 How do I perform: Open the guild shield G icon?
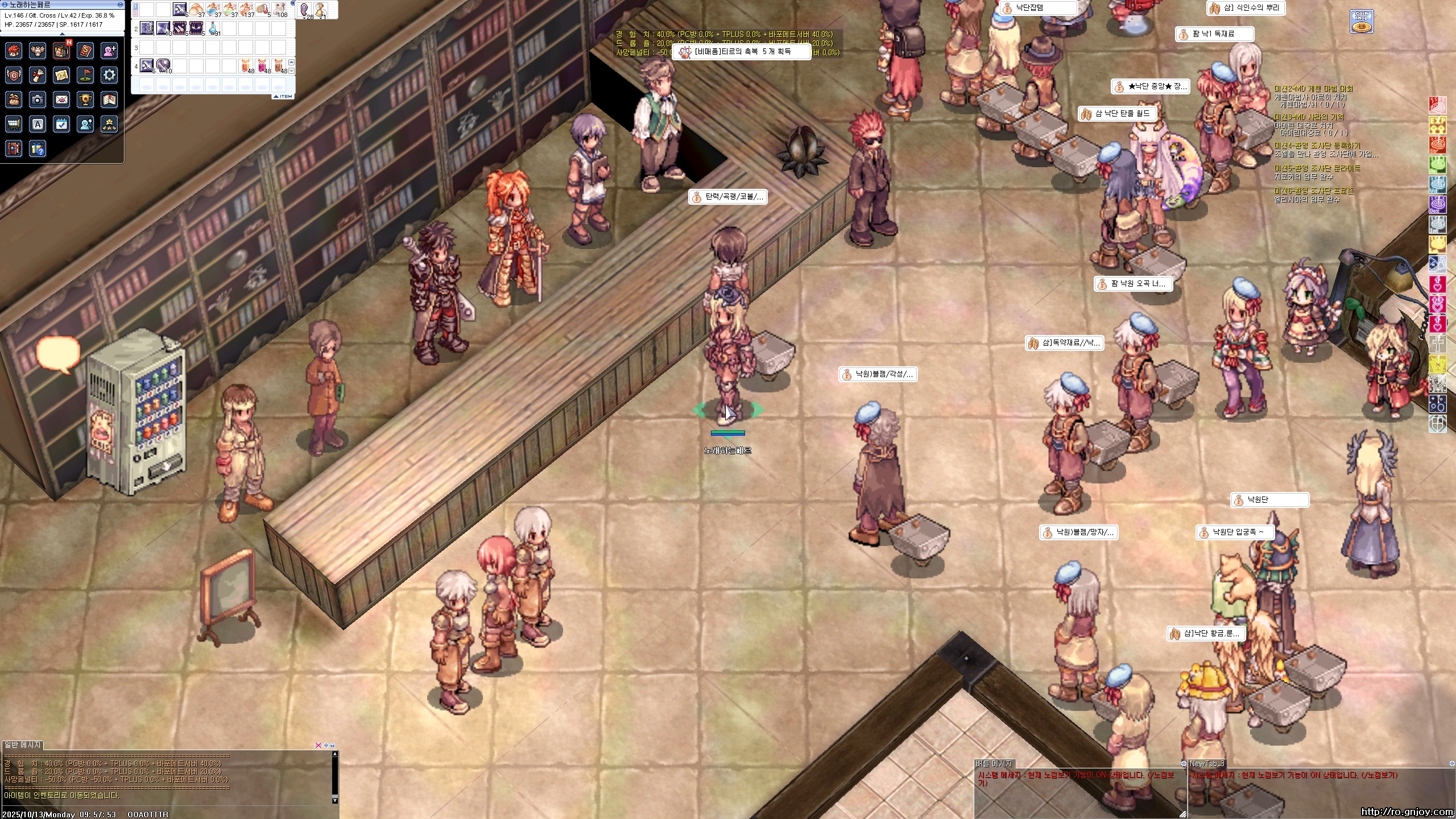tap(14, 75)
